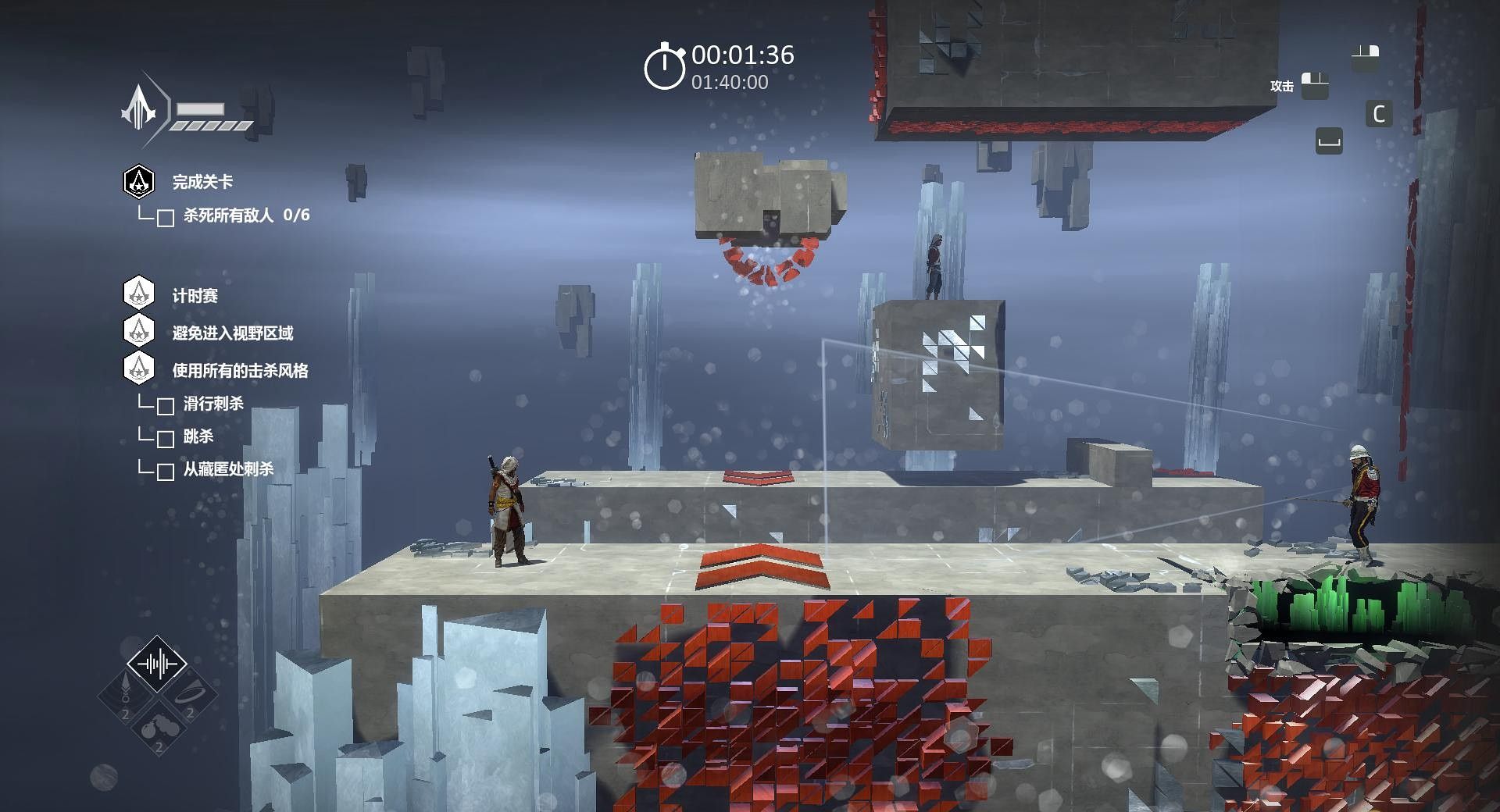Screen dimensions: 1500x812
Task: Click the 杀死所有敌人 objective checkbox
Action: 166,218
